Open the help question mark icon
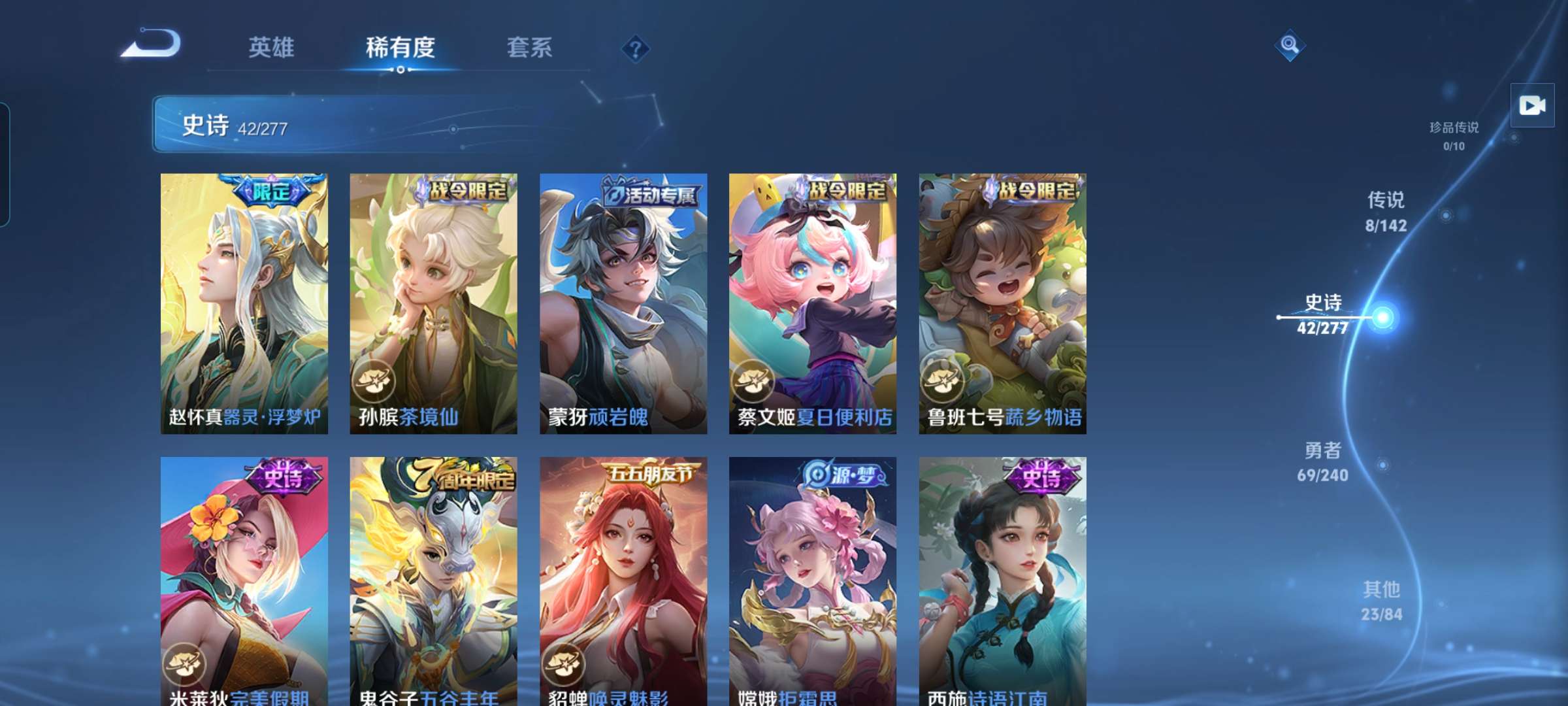1568x706 pixels. point(636,48)
